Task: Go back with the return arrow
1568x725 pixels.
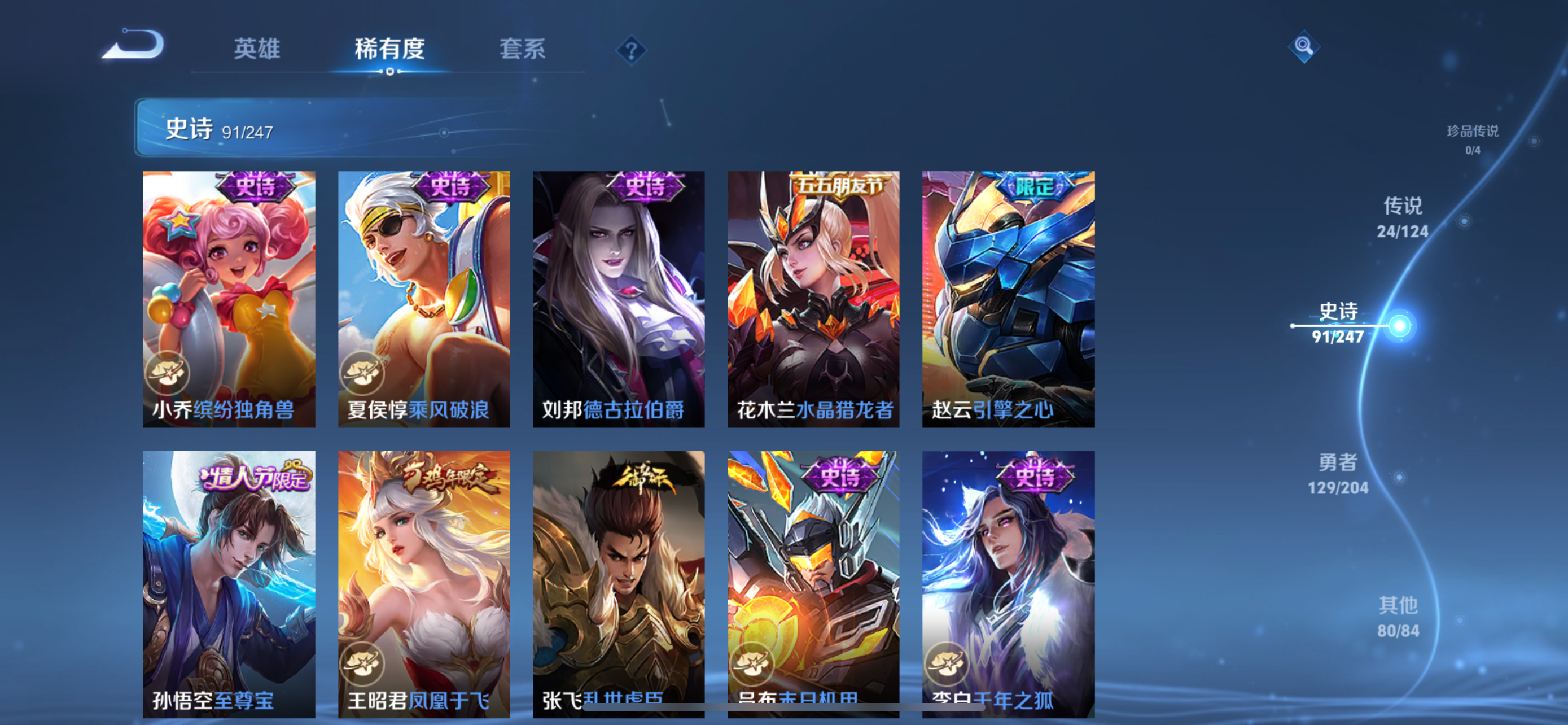Action: [133, 45]
